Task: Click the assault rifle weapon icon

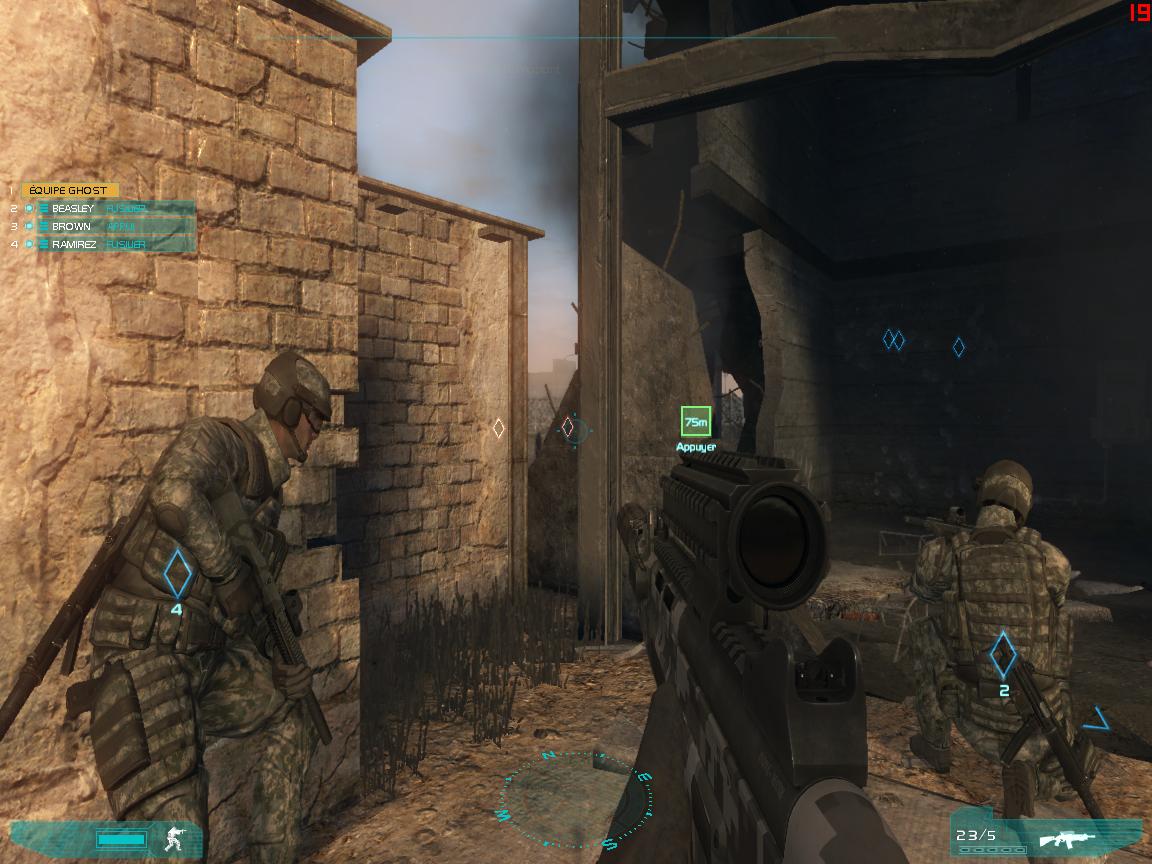Action: tap(1066, 837)
